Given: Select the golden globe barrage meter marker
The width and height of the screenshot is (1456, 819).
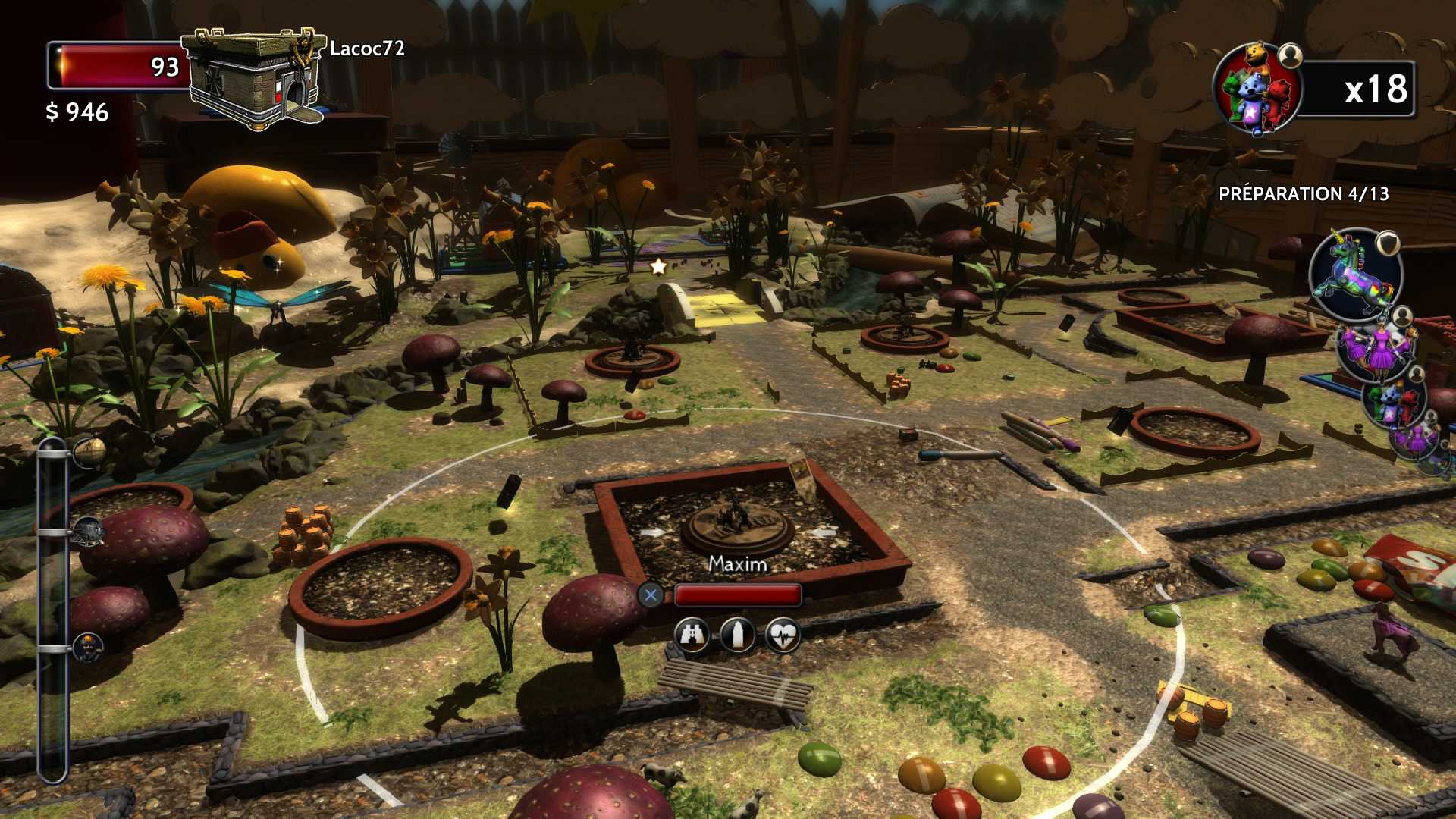Looking at the screenshot, I should (x=90, y=451).
